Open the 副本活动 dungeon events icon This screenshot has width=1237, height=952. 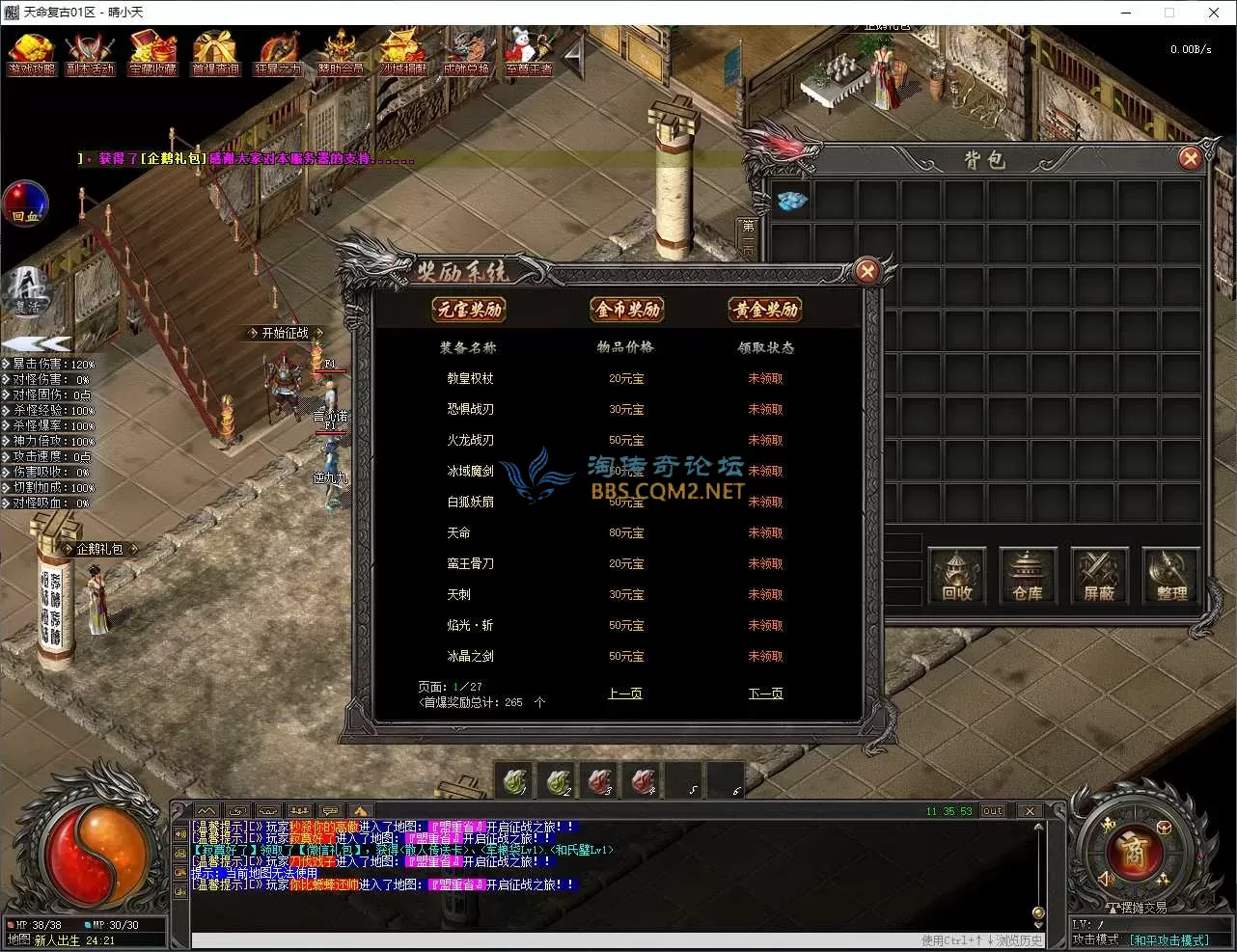90,53
